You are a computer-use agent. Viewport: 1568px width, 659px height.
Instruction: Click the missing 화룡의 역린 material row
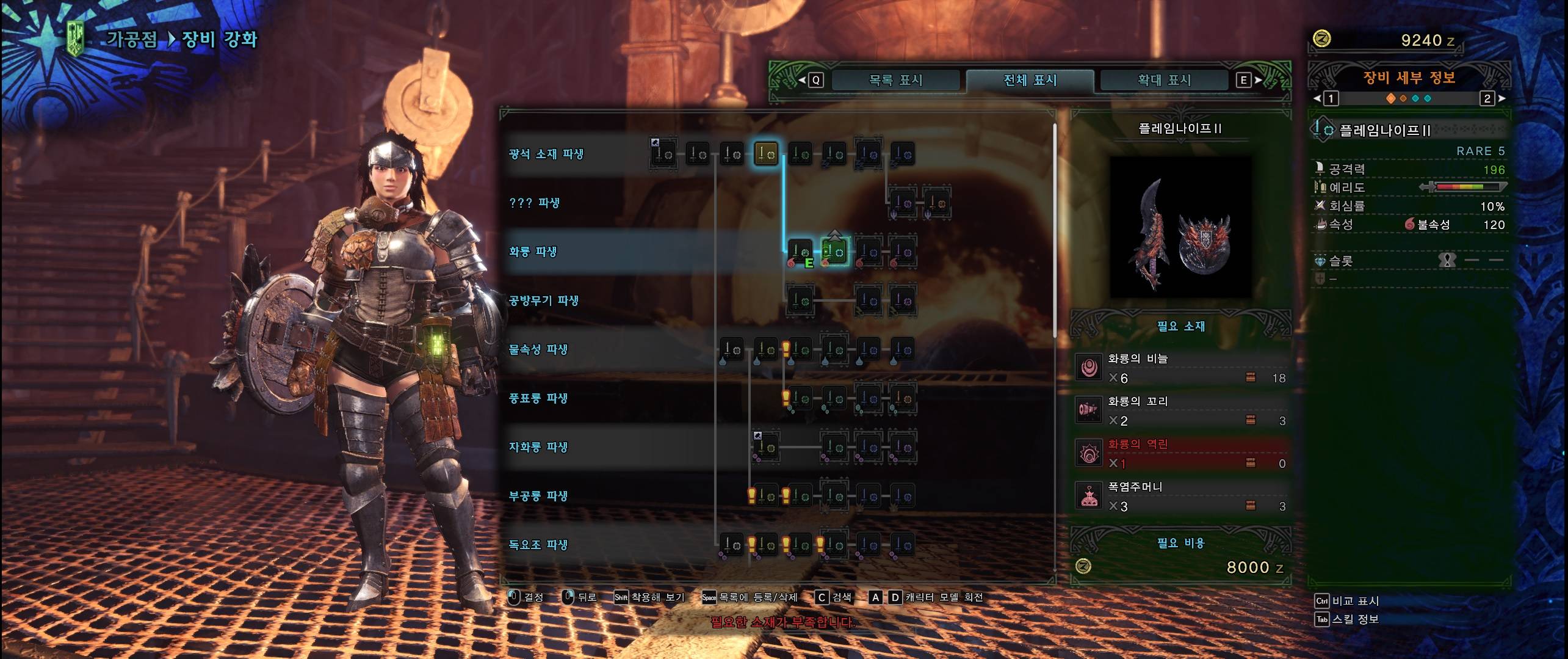click(1180, 454)
